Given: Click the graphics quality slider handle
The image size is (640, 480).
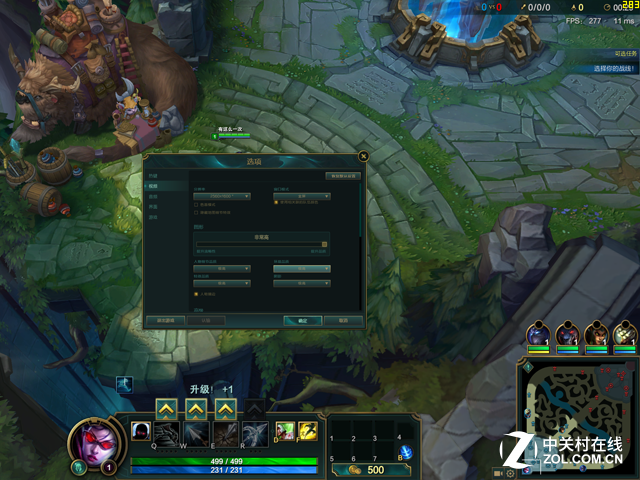Looking at the screenshot, I should pyautogui.click(x=324, y=243).
